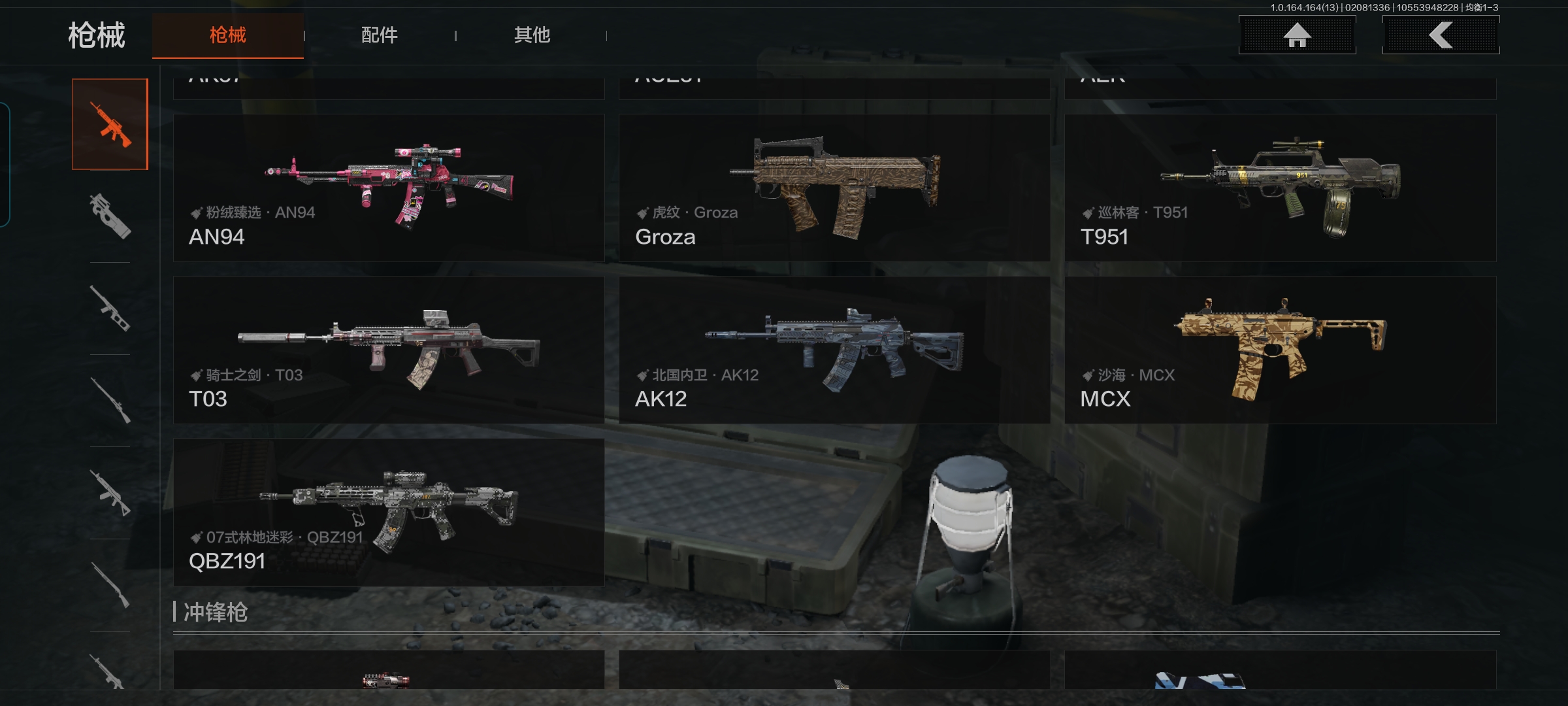
Task: Click the back arrow button
Action: pyautogui.click(x=1441, y=35)
